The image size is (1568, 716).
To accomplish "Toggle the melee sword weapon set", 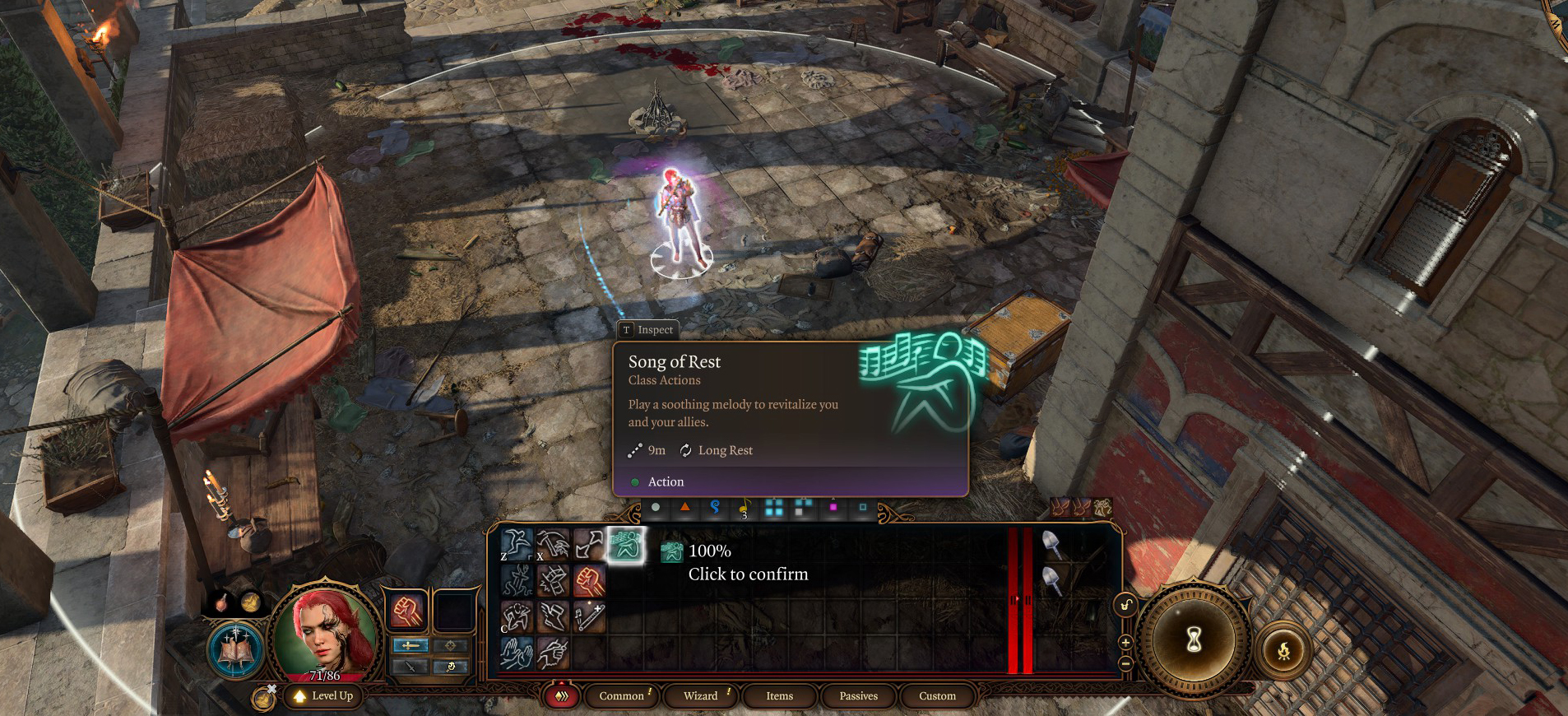I will 411,645.
